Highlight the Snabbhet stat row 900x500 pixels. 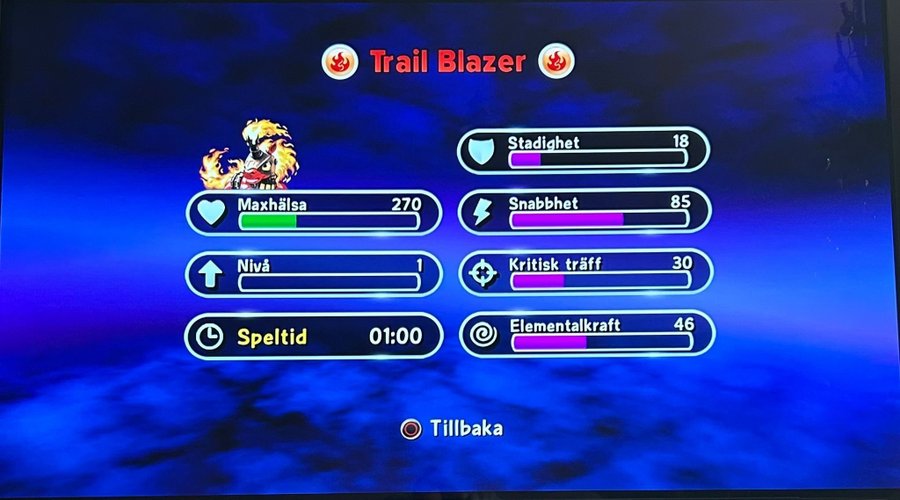(584, 211)
